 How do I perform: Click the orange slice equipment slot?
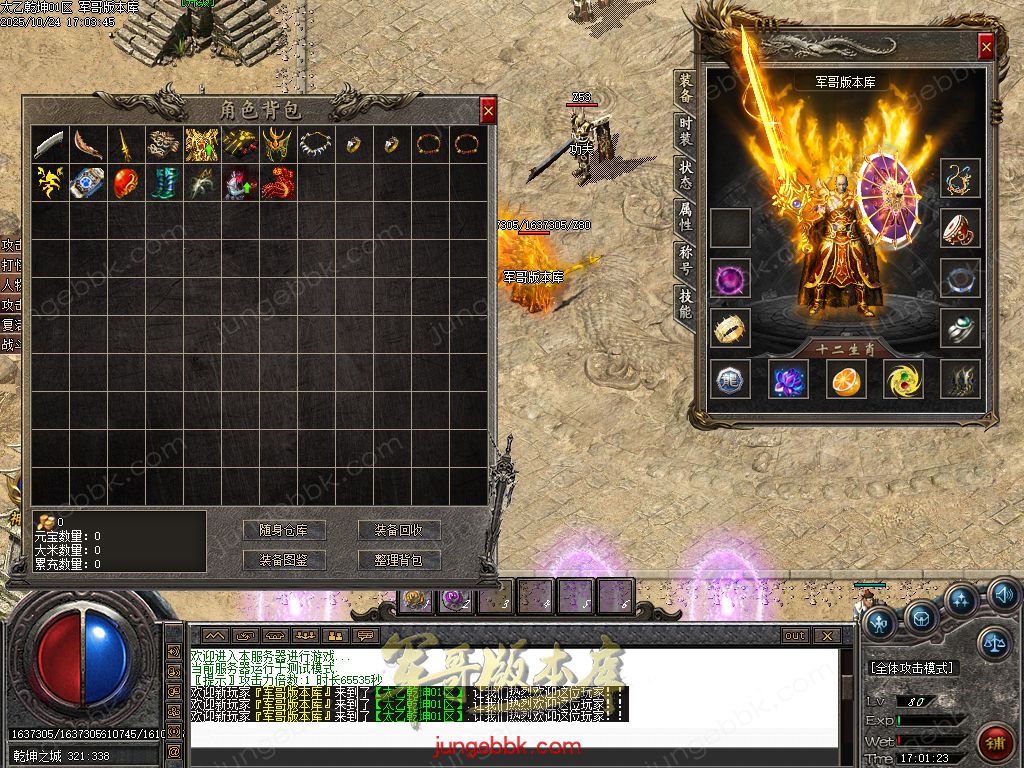[845, 379]
